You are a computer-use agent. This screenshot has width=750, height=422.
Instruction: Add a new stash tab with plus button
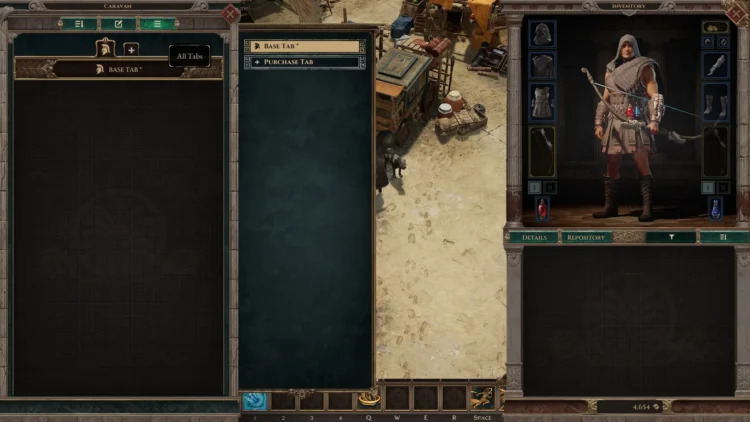click(131, 49)
